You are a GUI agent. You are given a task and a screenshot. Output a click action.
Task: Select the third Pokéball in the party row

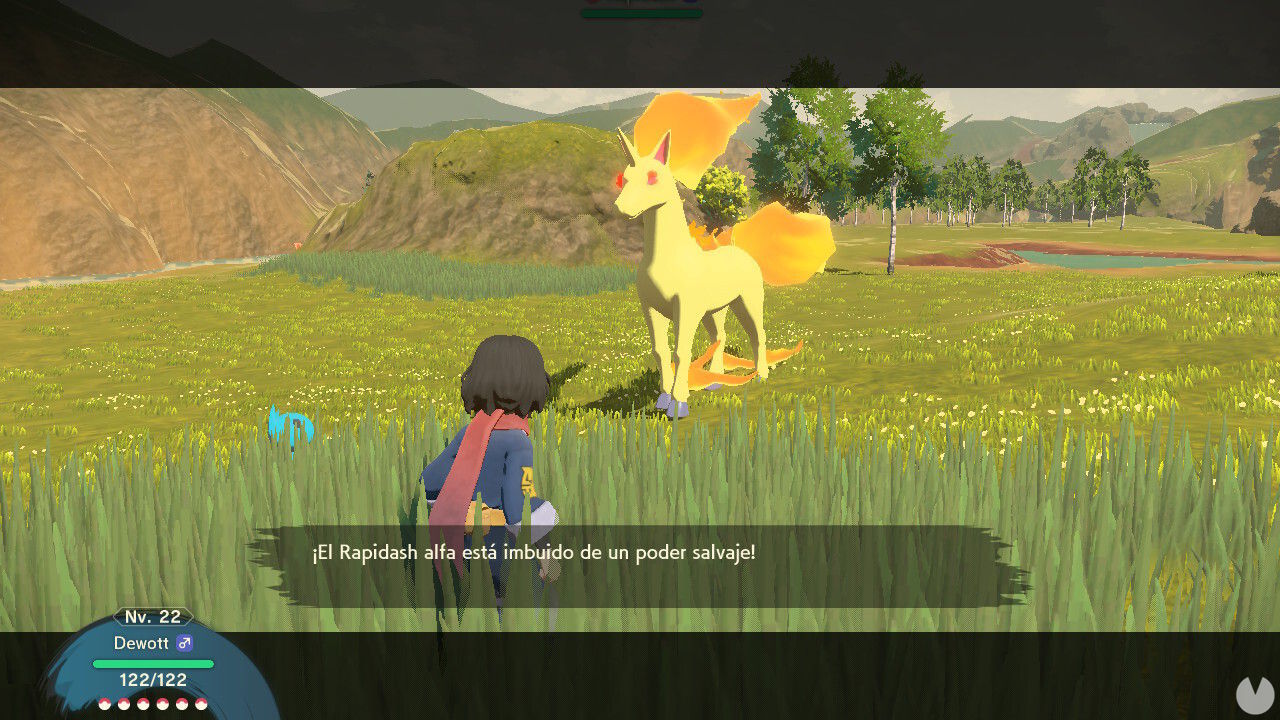pos(143,703)
